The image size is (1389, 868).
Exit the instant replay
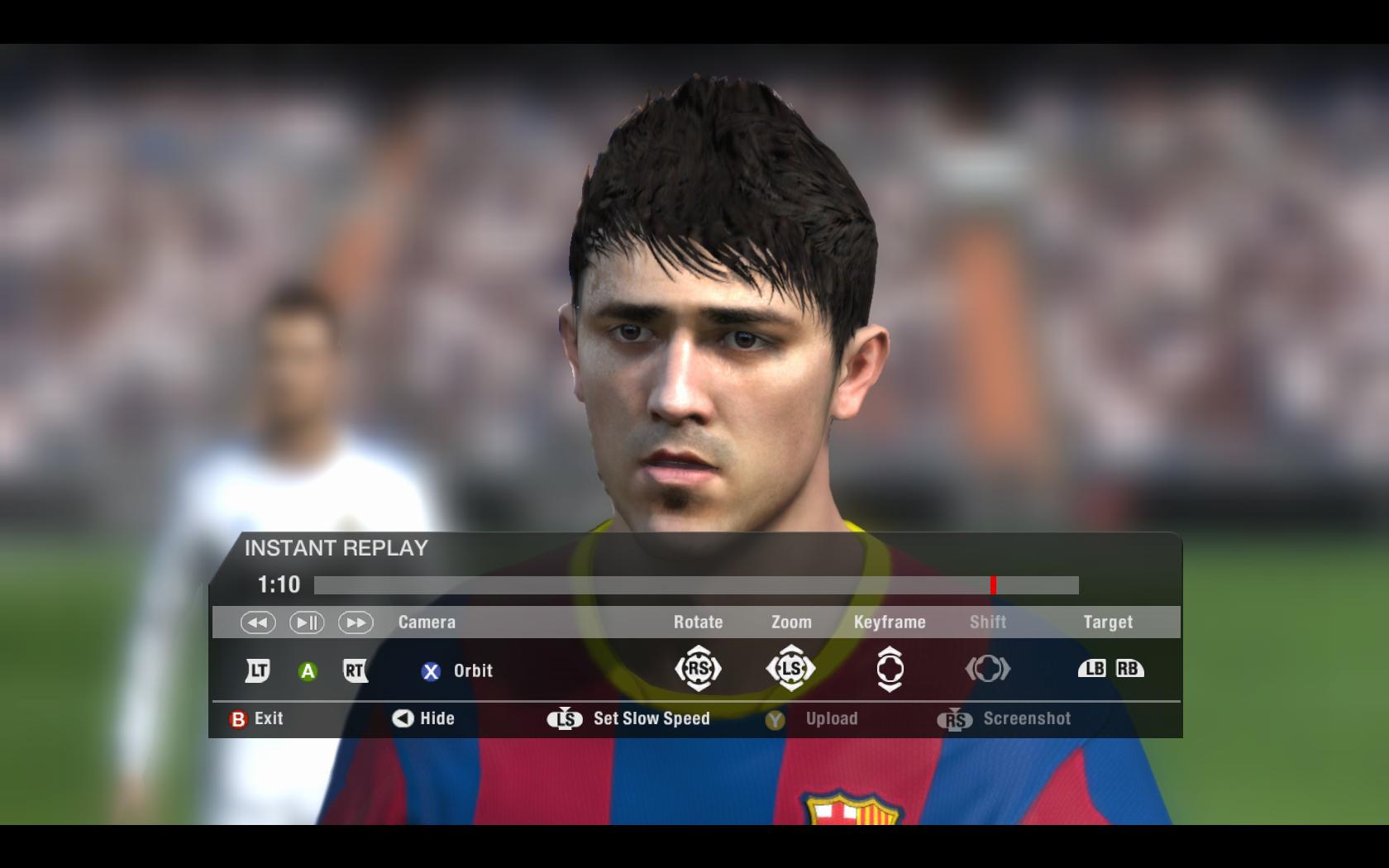[256, 719]
